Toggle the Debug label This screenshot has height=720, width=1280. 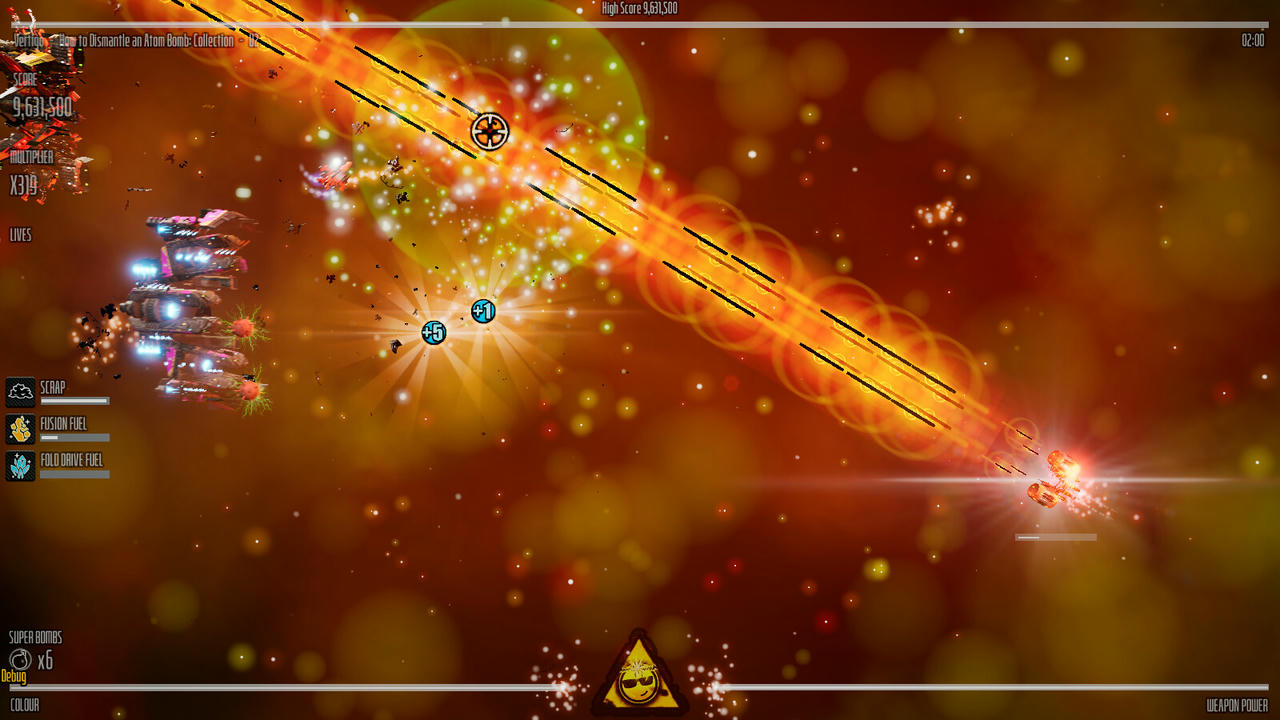point(14,677)
